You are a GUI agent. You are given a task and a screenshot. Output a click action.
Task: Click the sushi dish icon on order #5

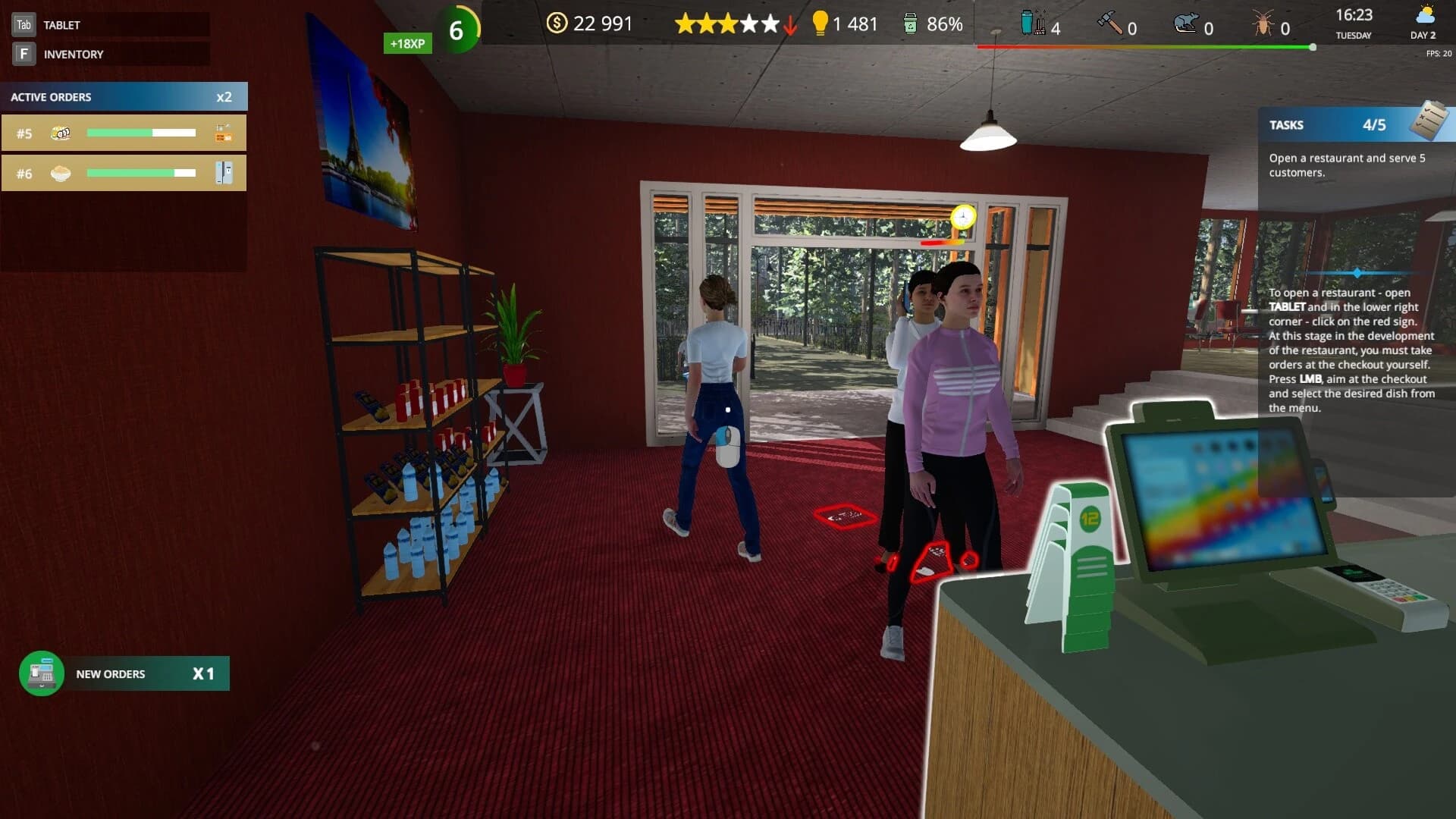click(x=60, y=132)
